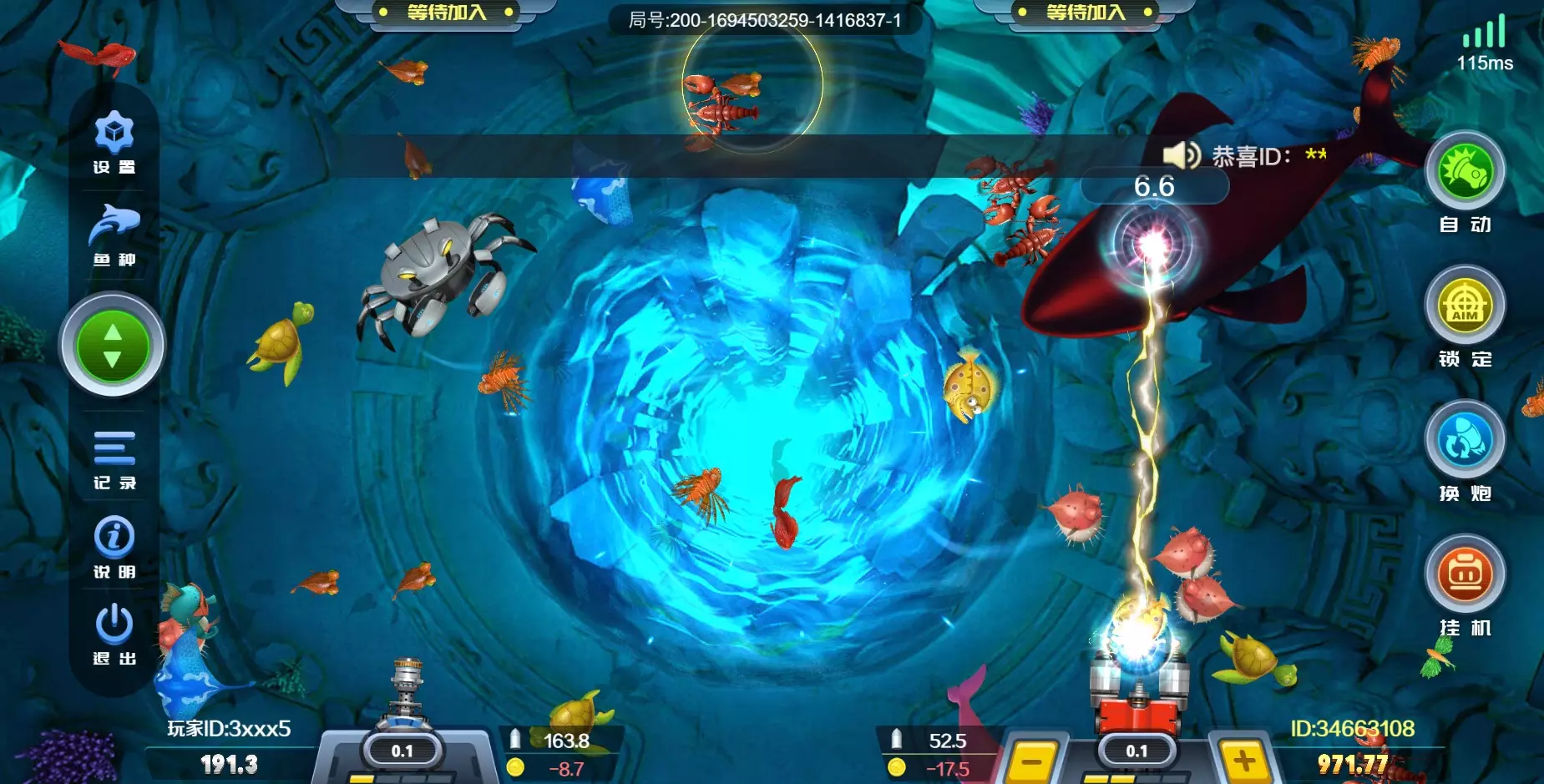Screen dimensions: 1544x784
Task: Show the 鱼种 fish types guide
Action: point(114,232)
